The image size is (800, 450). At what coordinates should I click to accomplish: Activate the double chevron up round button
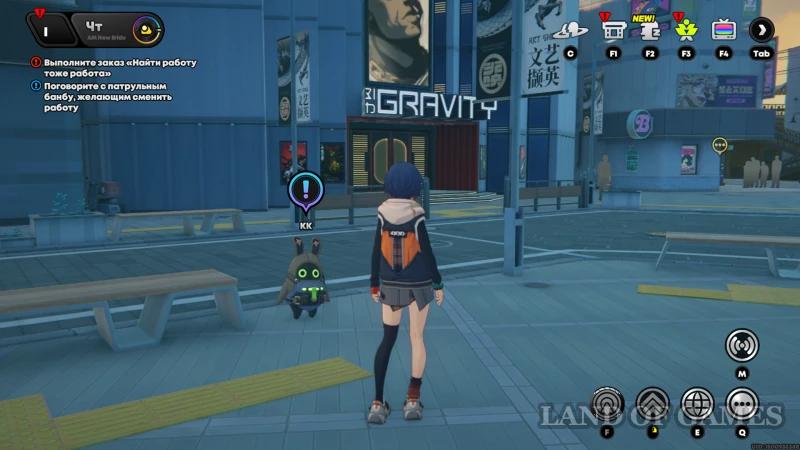[x=652, y=404]
